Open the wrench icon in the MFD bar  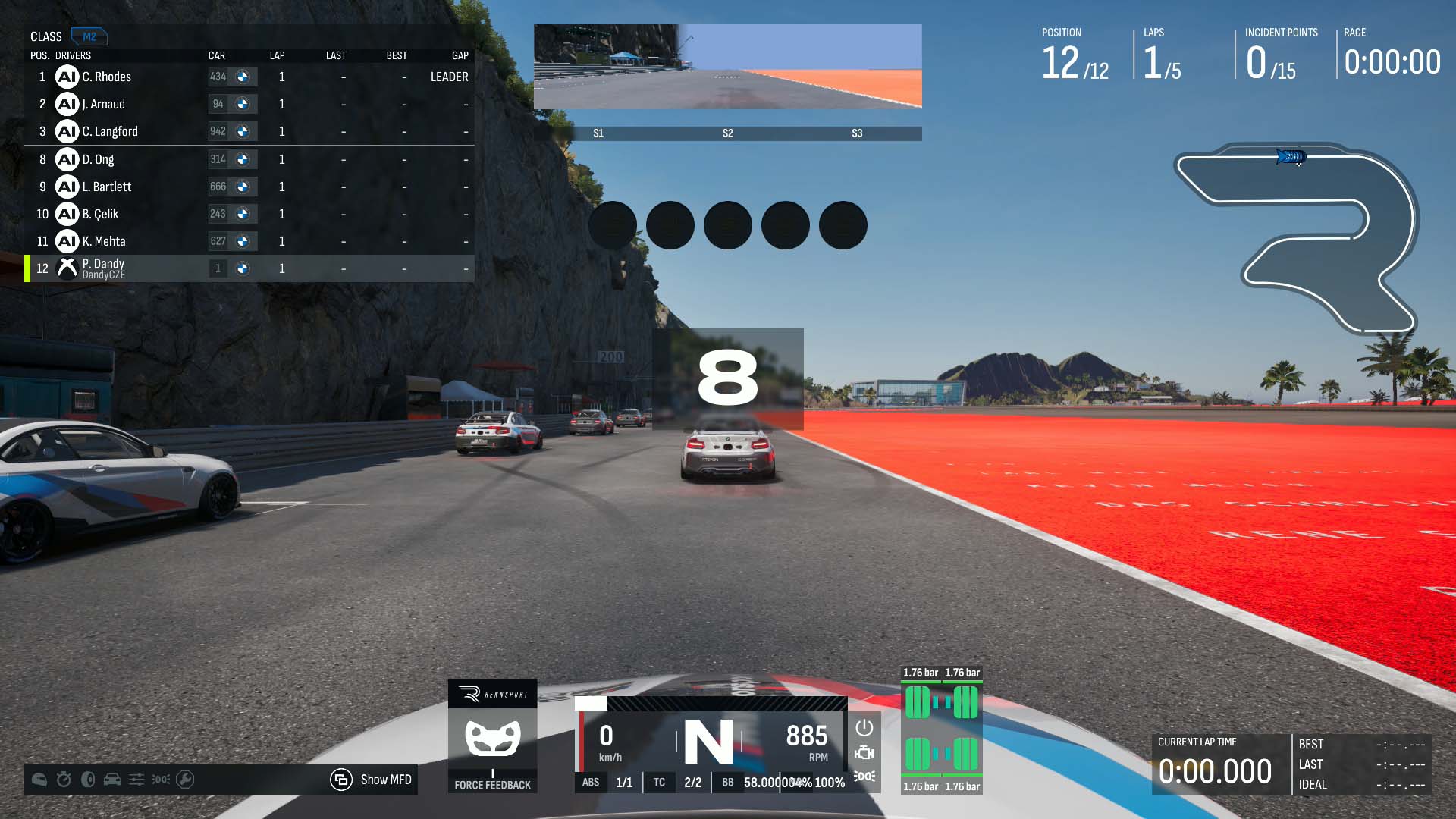pos(185,780)
